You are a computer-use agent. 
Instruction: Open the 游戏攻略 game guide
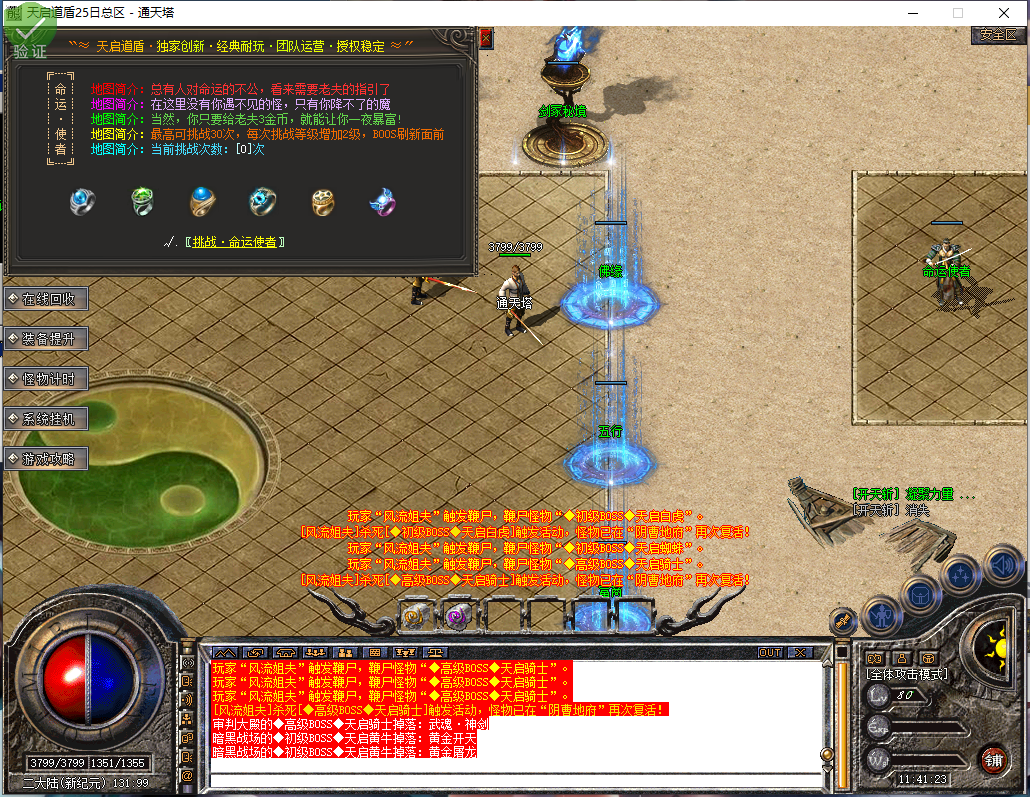click(x=47, y=459)
